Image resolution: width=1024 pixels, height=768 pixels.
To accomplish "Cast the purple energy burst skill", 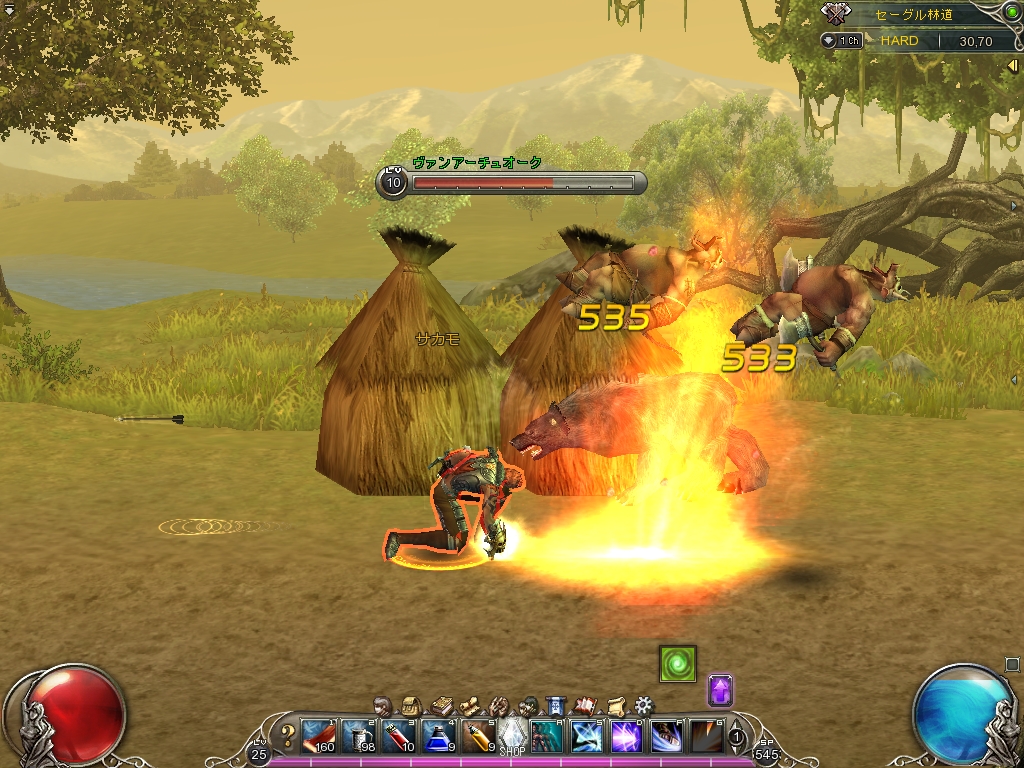I will pyautogui.click(x=626, y=736).
